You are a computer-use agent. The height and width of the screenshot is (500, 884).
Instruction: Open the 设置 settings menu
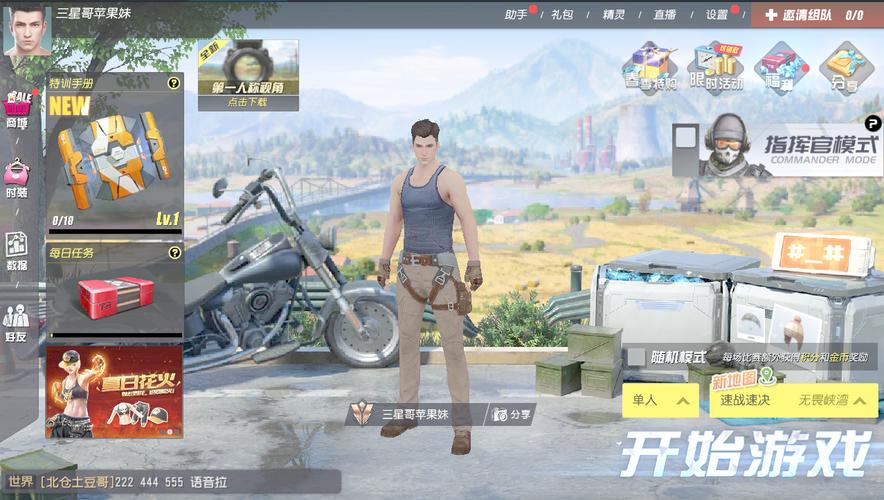click(x=717, y=15)
